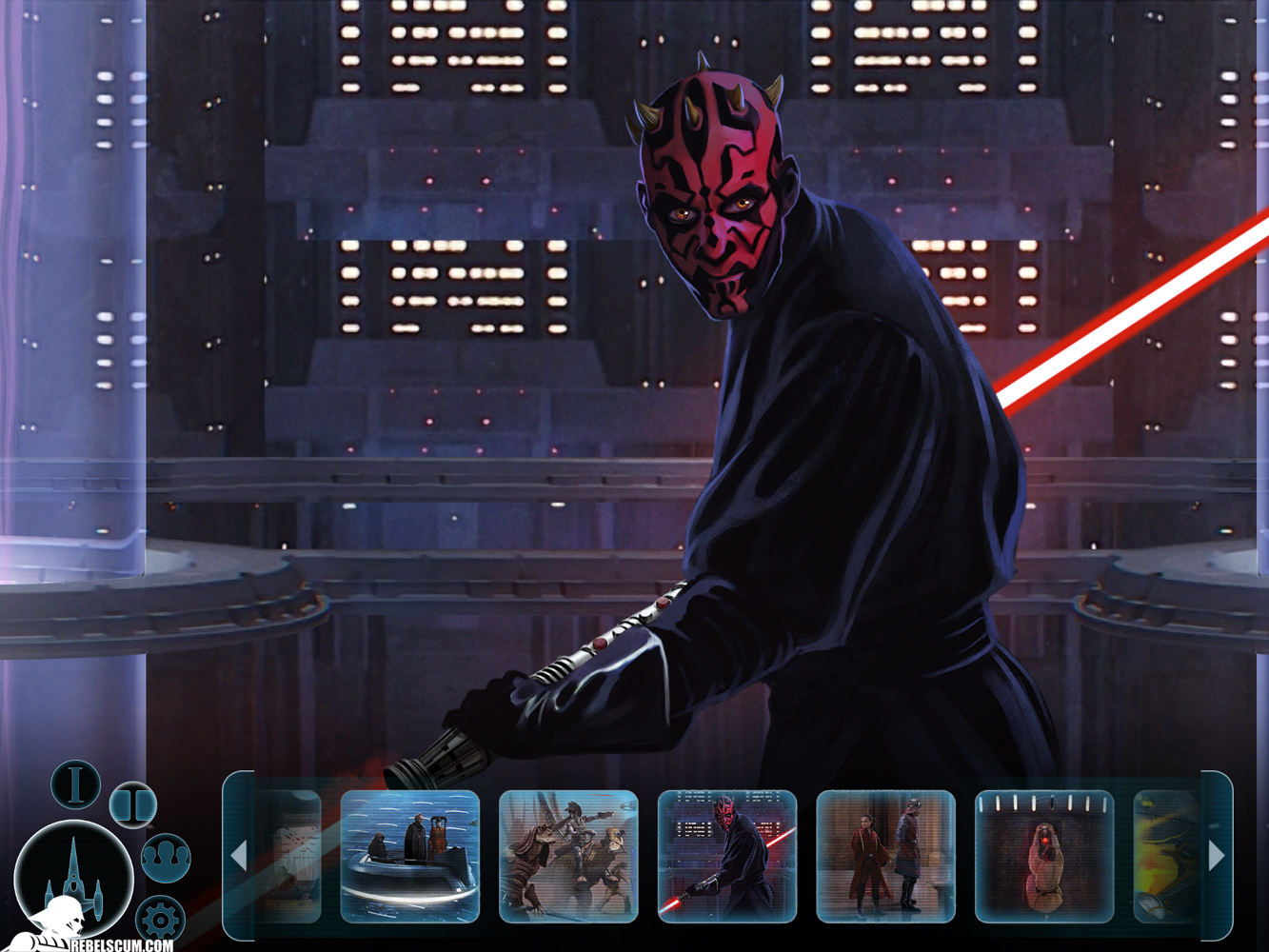Choose the hover boat scene thumbnail

tap(410, 857)
